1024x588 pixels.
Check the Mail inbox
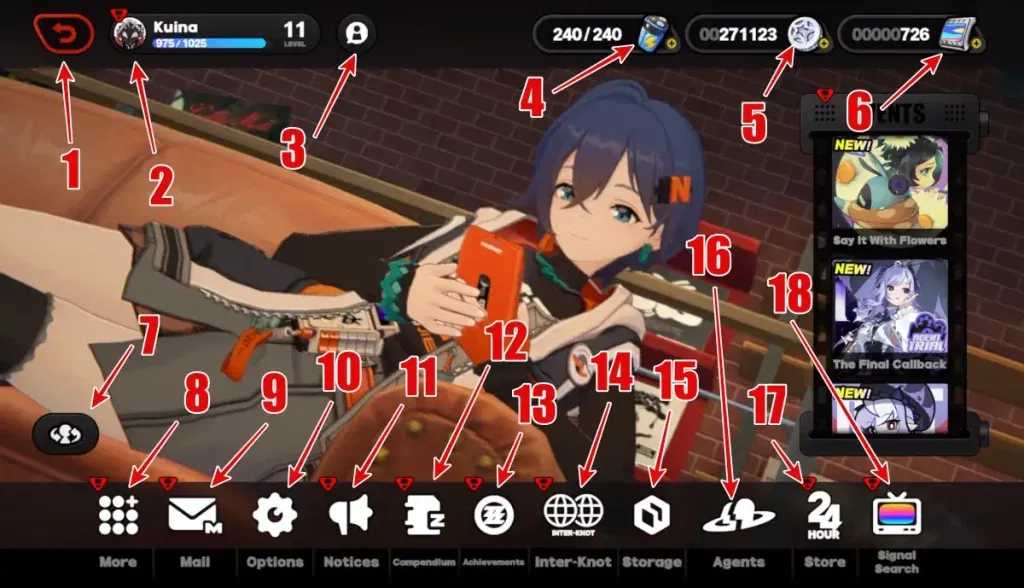click(194, 515)
